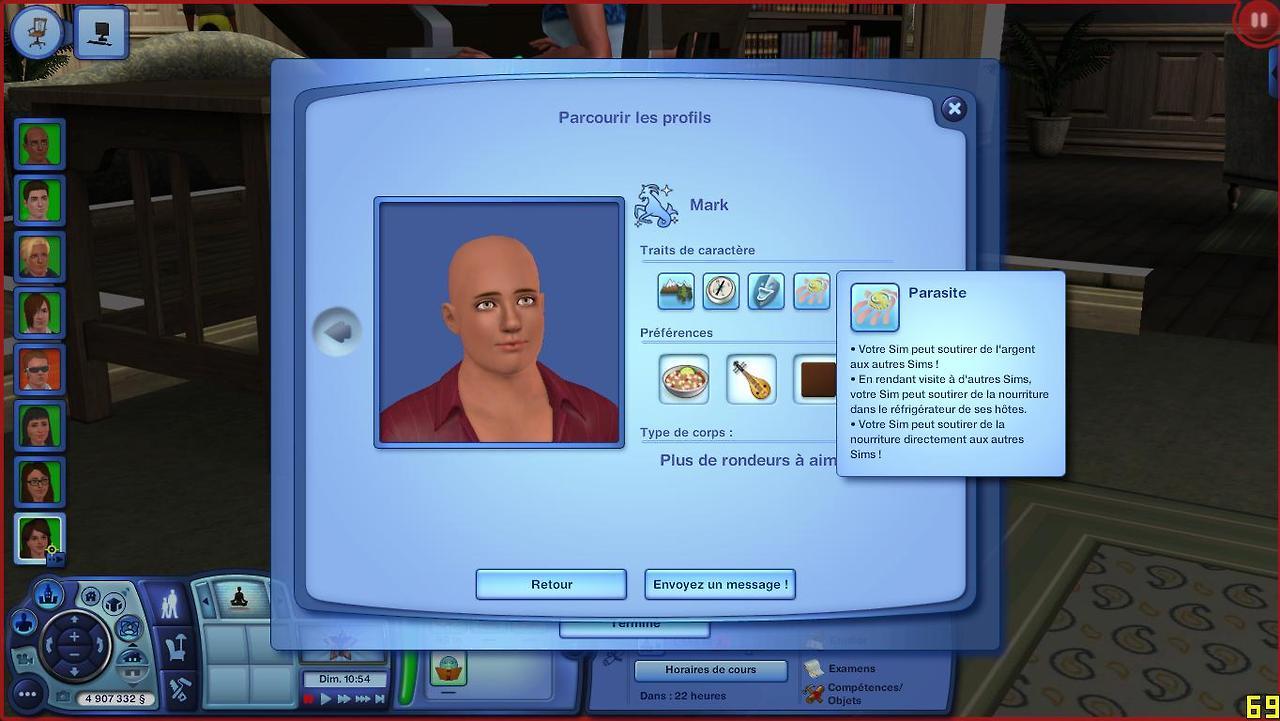Screen dimensions: 1280x721
Task: Click the Parasite trait icon in trait row
Action: [x=812, y=291]
